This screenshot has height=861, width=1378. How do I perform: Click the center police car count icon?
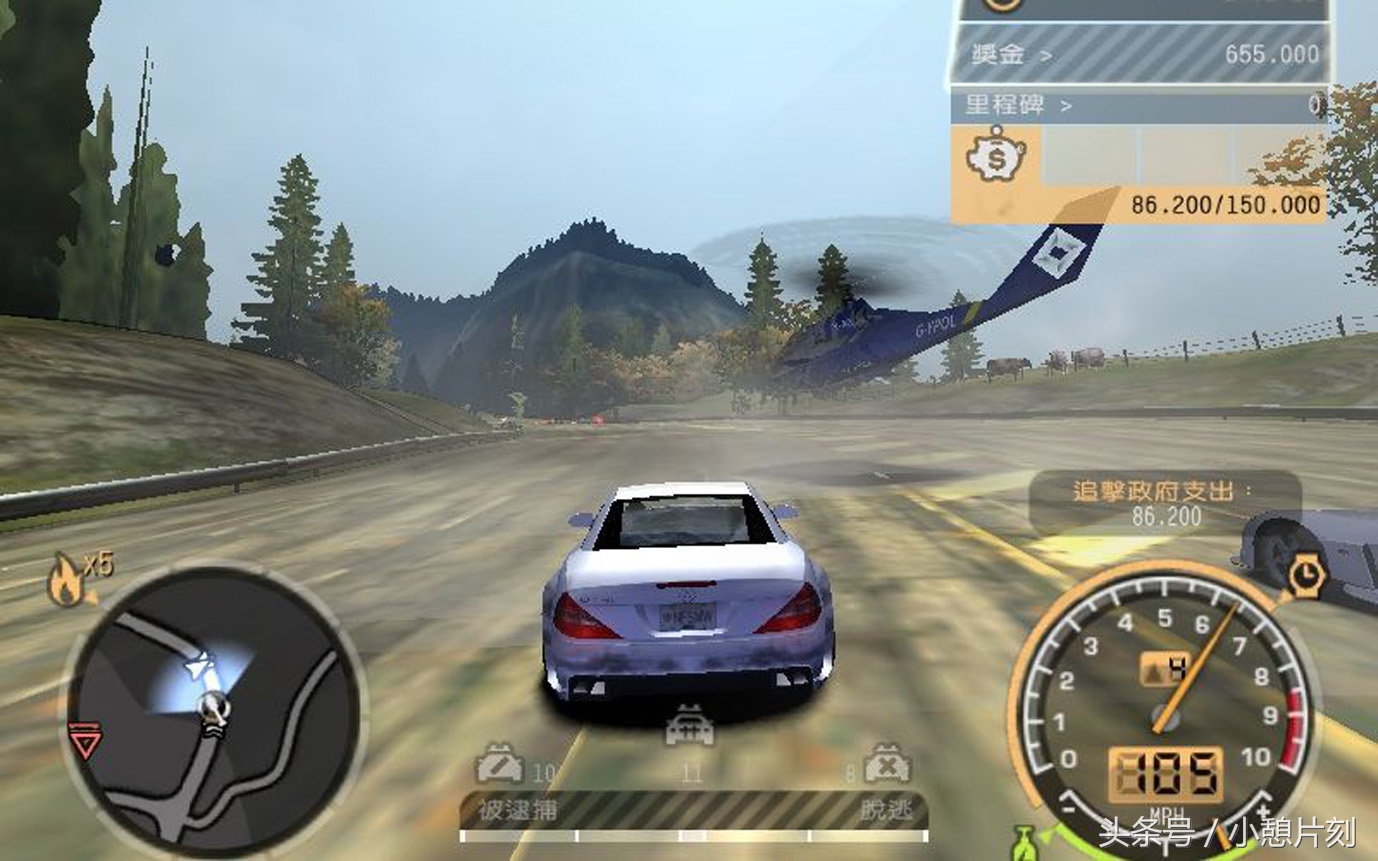point(691,727)
